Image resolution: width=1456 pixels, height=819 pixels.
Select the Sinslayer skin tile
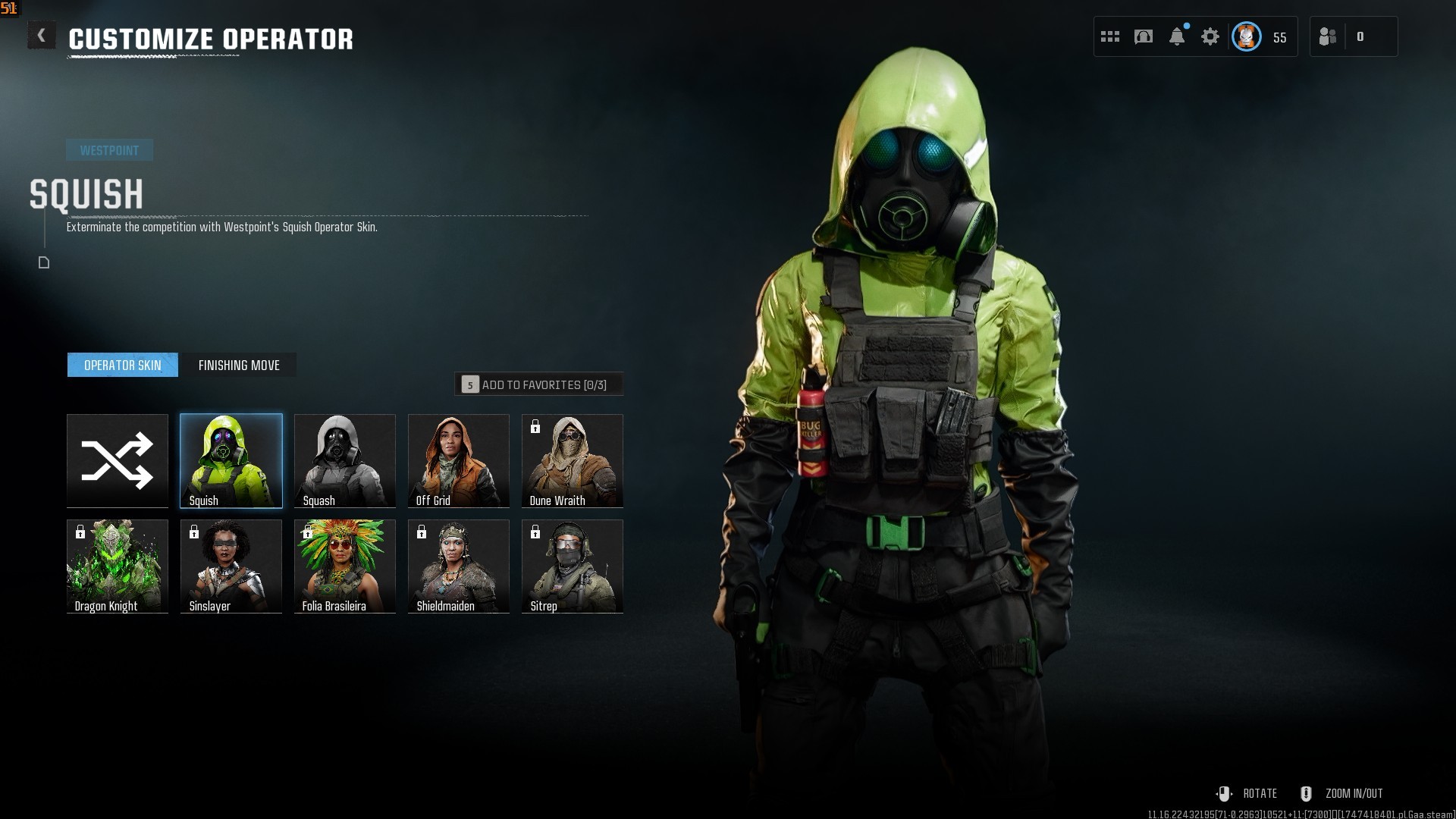point(231,566)
